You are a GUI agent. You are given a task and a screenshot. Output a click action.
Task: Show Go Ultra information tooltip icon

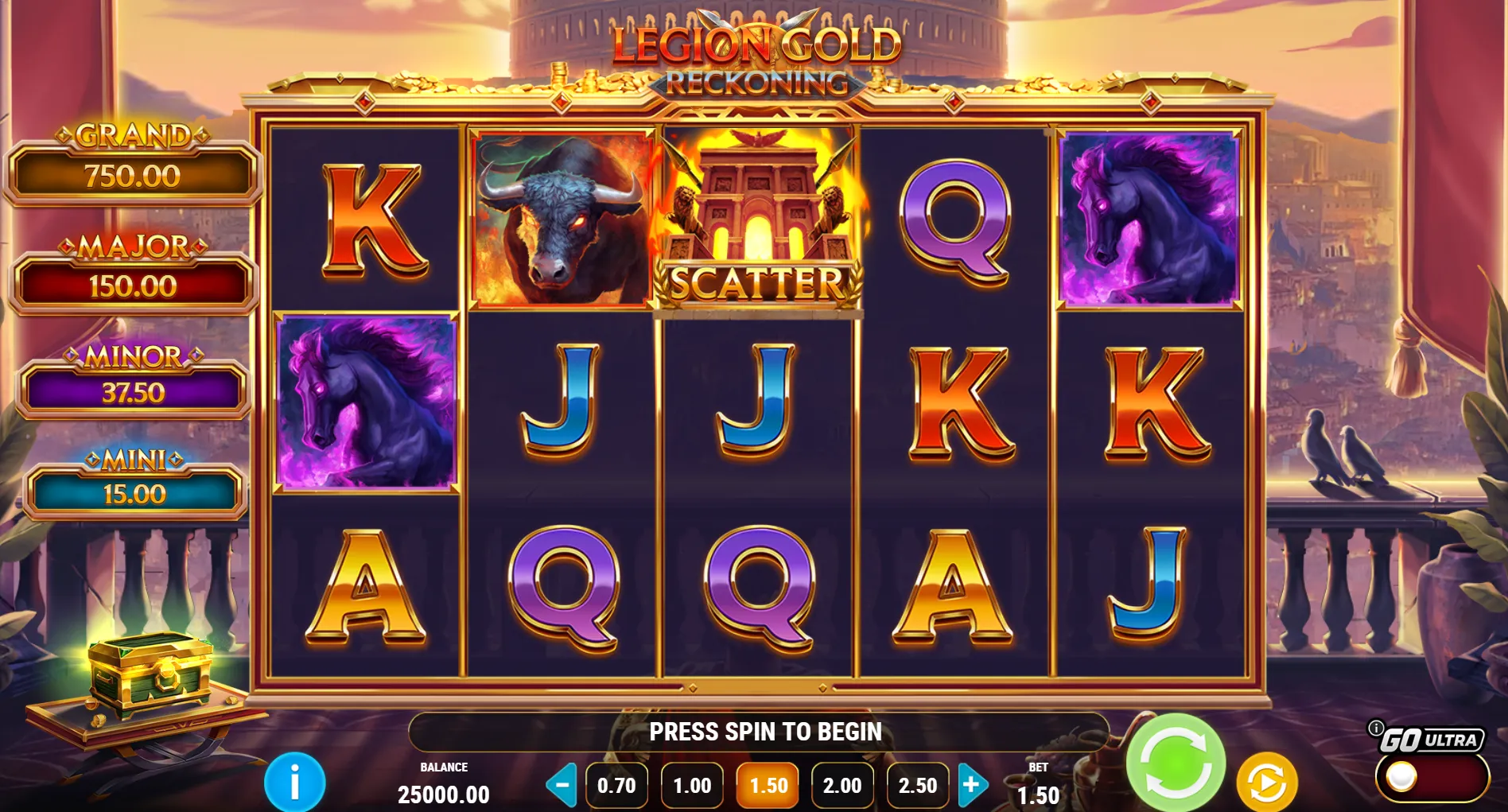point(1375,728)
